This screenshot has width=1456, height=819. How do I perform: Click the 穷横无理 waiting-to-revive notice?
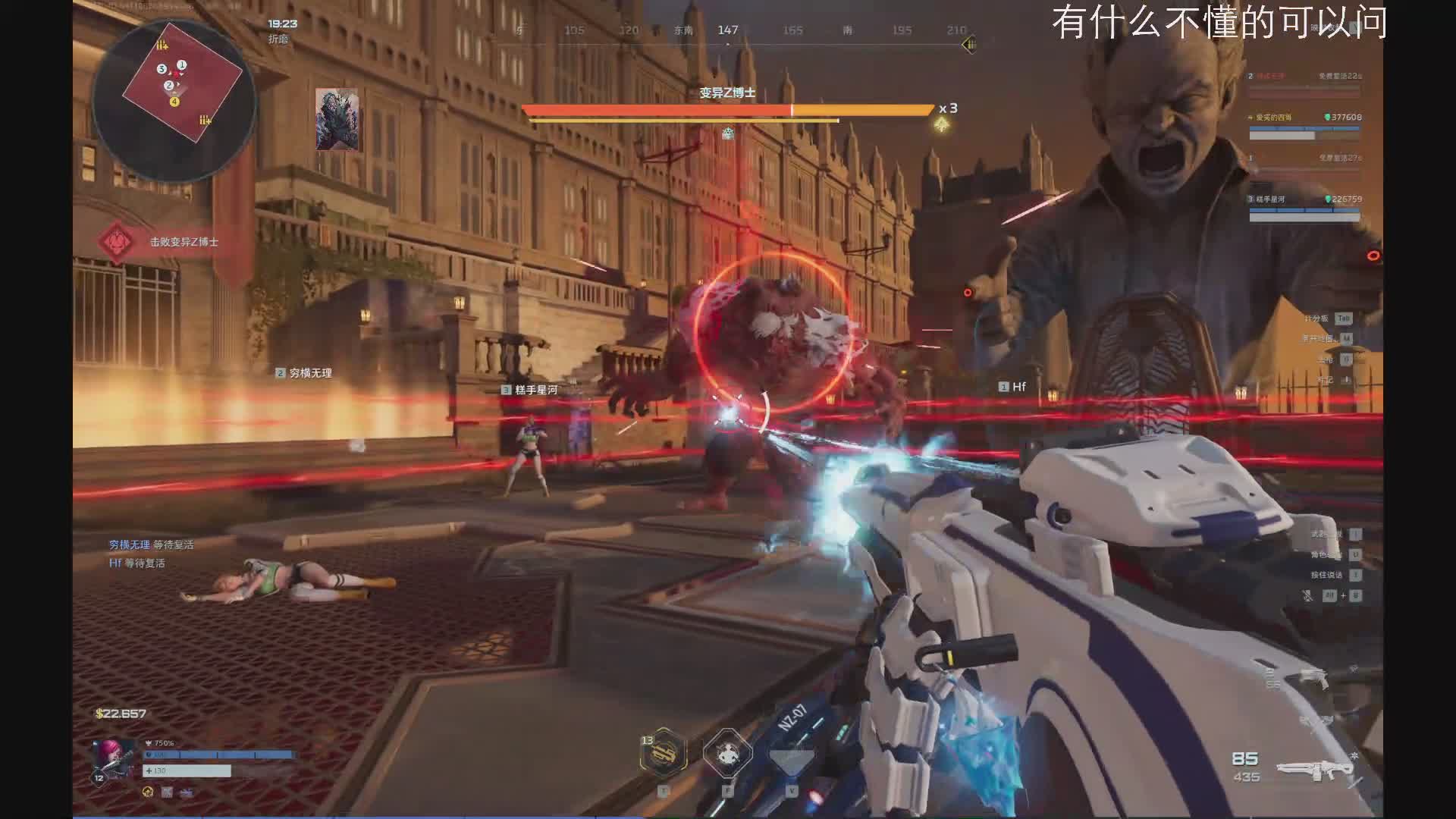(151, 544)
